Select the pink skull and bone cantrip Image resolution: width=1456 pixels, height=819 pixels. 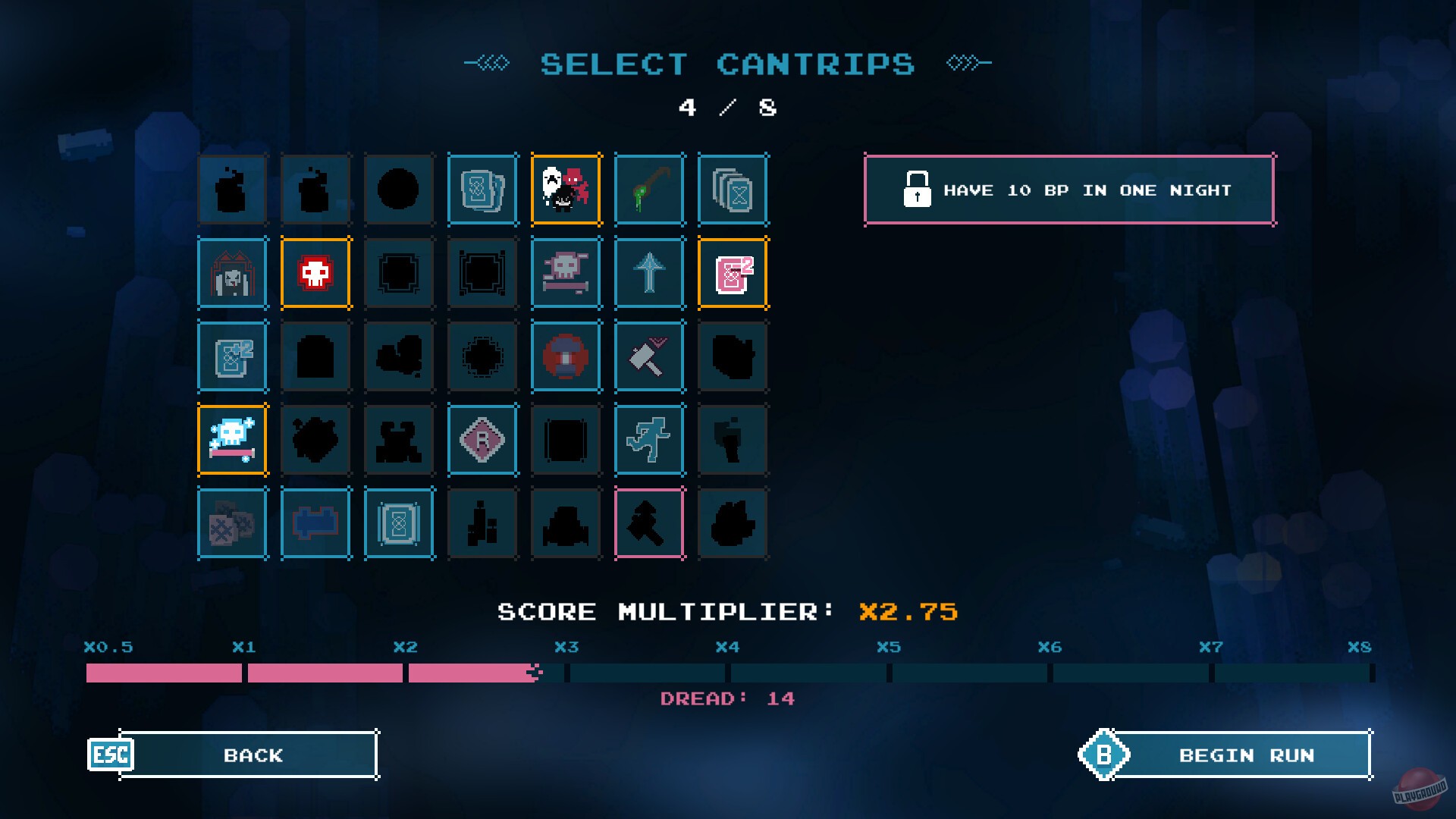pyautogui.click(x=566, y=274)
